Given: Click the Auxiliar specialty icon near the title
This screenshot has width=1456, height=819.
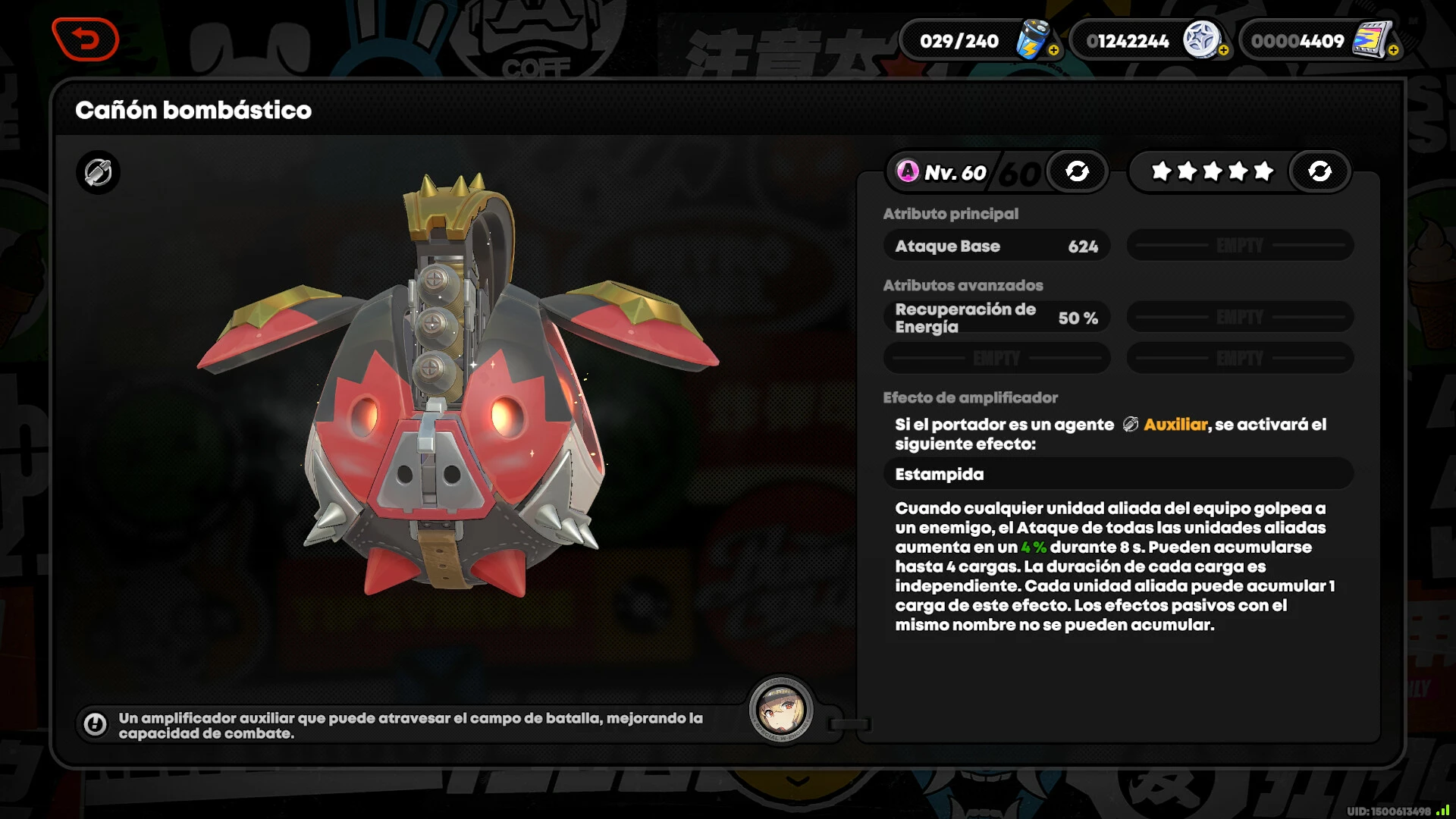Looking at the screenshot, I should (x=98, y=173).
